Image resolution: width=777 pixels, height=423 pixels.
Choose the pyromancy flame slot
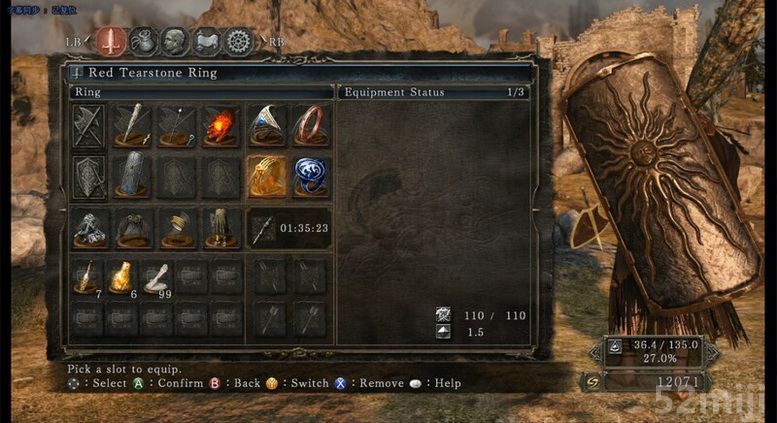[x=220, y=126]
